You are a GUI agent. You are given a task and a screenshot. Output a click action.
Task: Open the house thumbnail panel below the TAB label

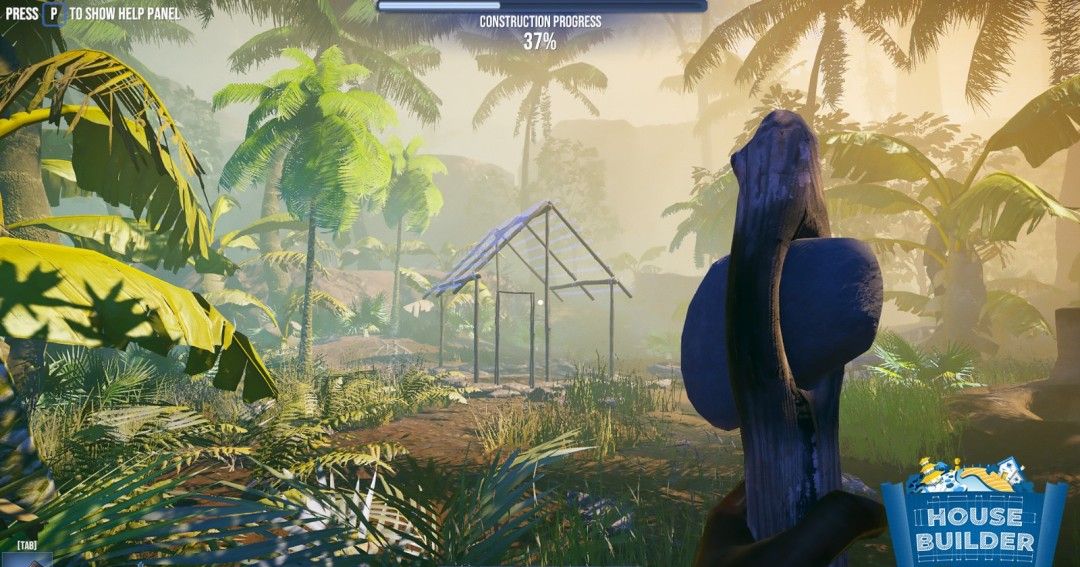27,561
